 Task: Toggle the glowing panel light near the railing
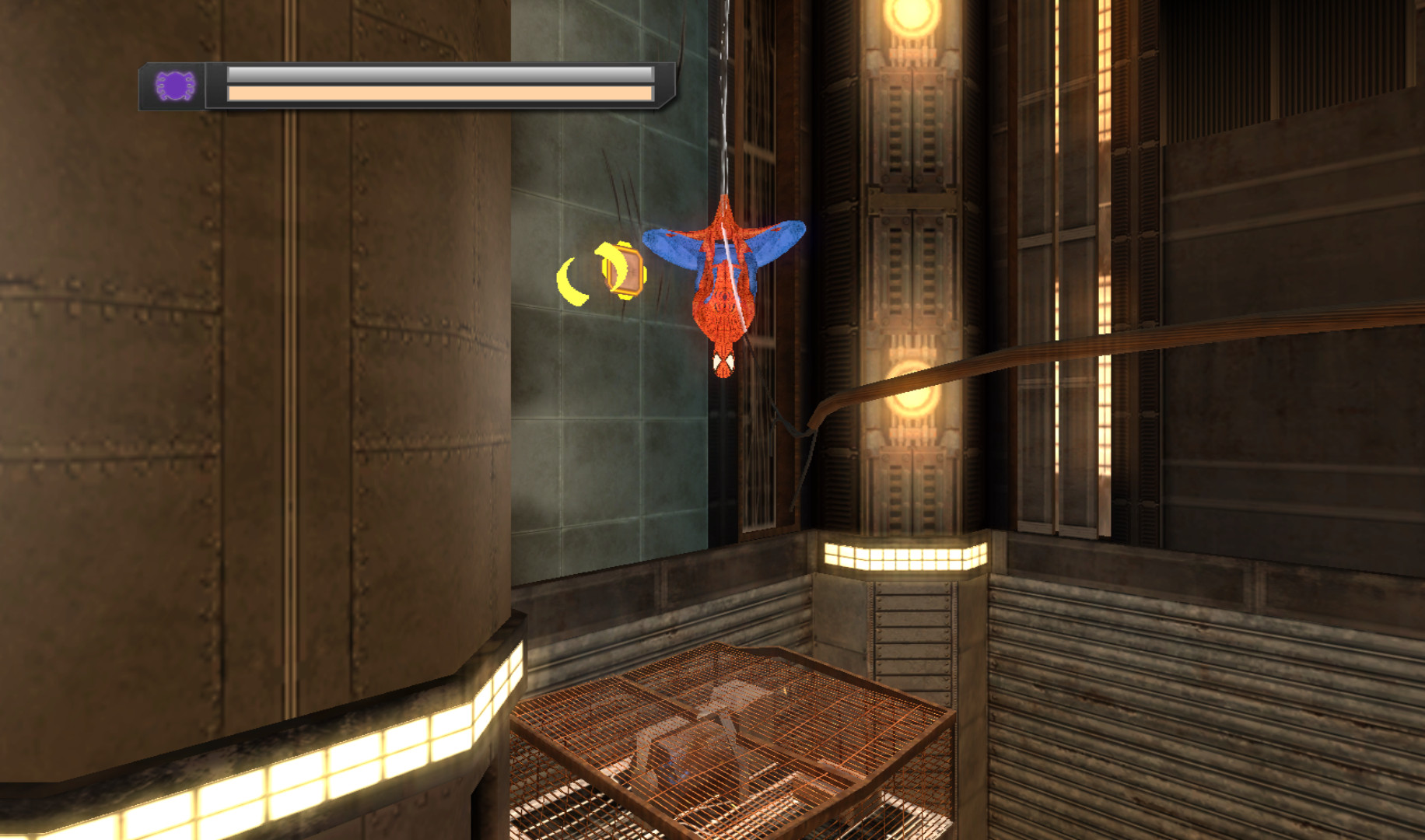(902, 557)
